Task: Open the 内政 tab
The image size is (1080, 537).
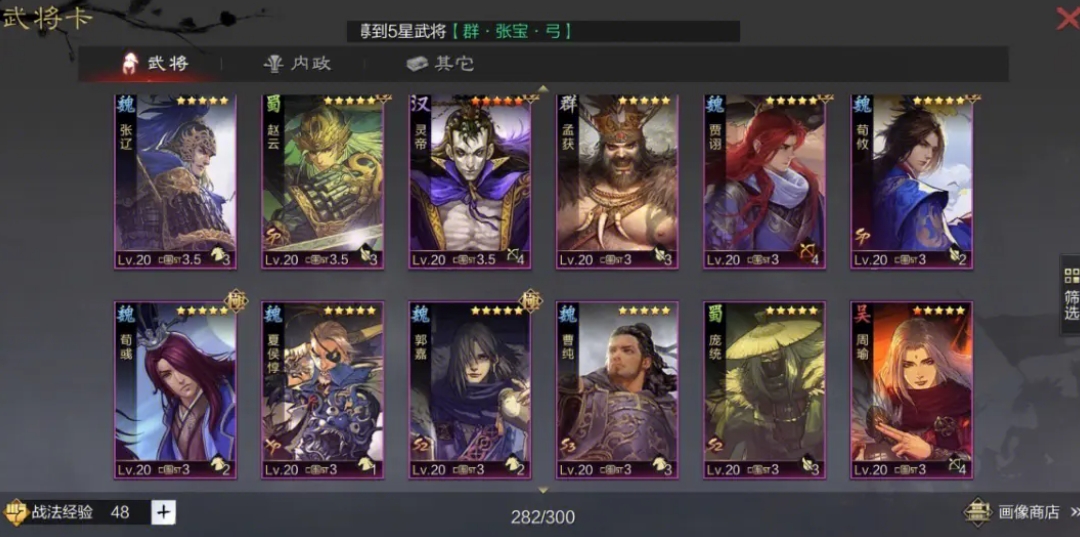Action: 297,64
